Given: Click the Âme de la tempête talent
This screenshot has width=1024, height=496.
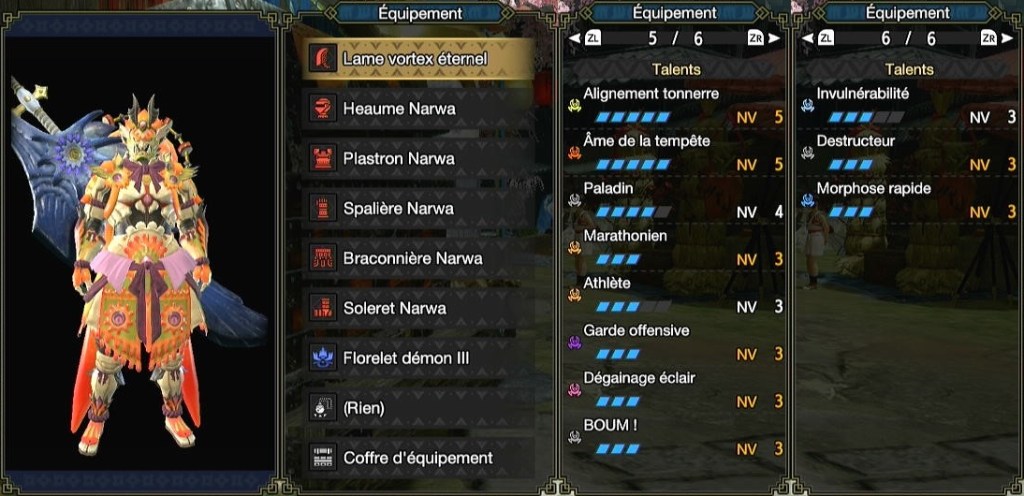Looking at the screenshot, I should click(x=677, y=152).
